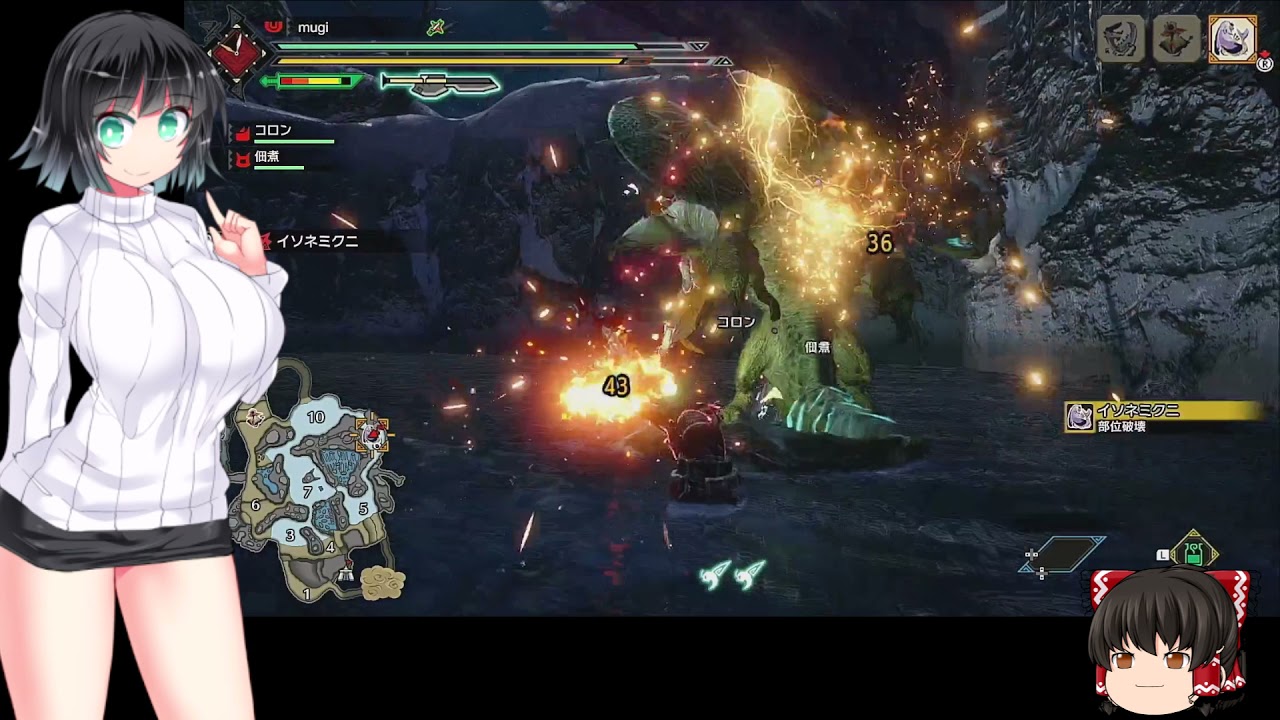This screenshot has width=1280, height=720.
Task: Click the イソネミクニ part break notification
Action: [1162, 417]
